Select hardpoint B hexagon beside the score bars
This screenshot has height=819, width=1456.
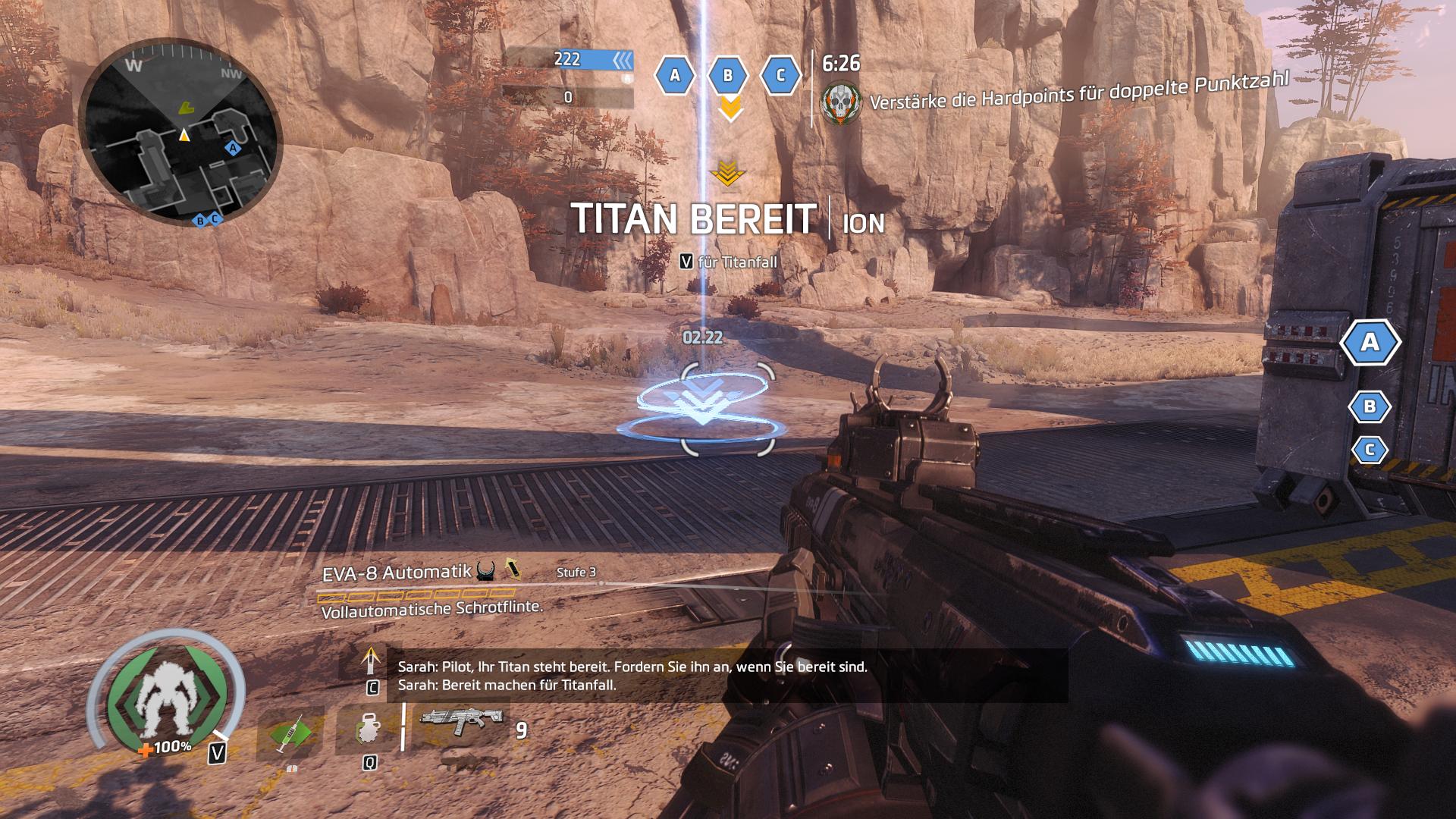(x=728, y=75)
